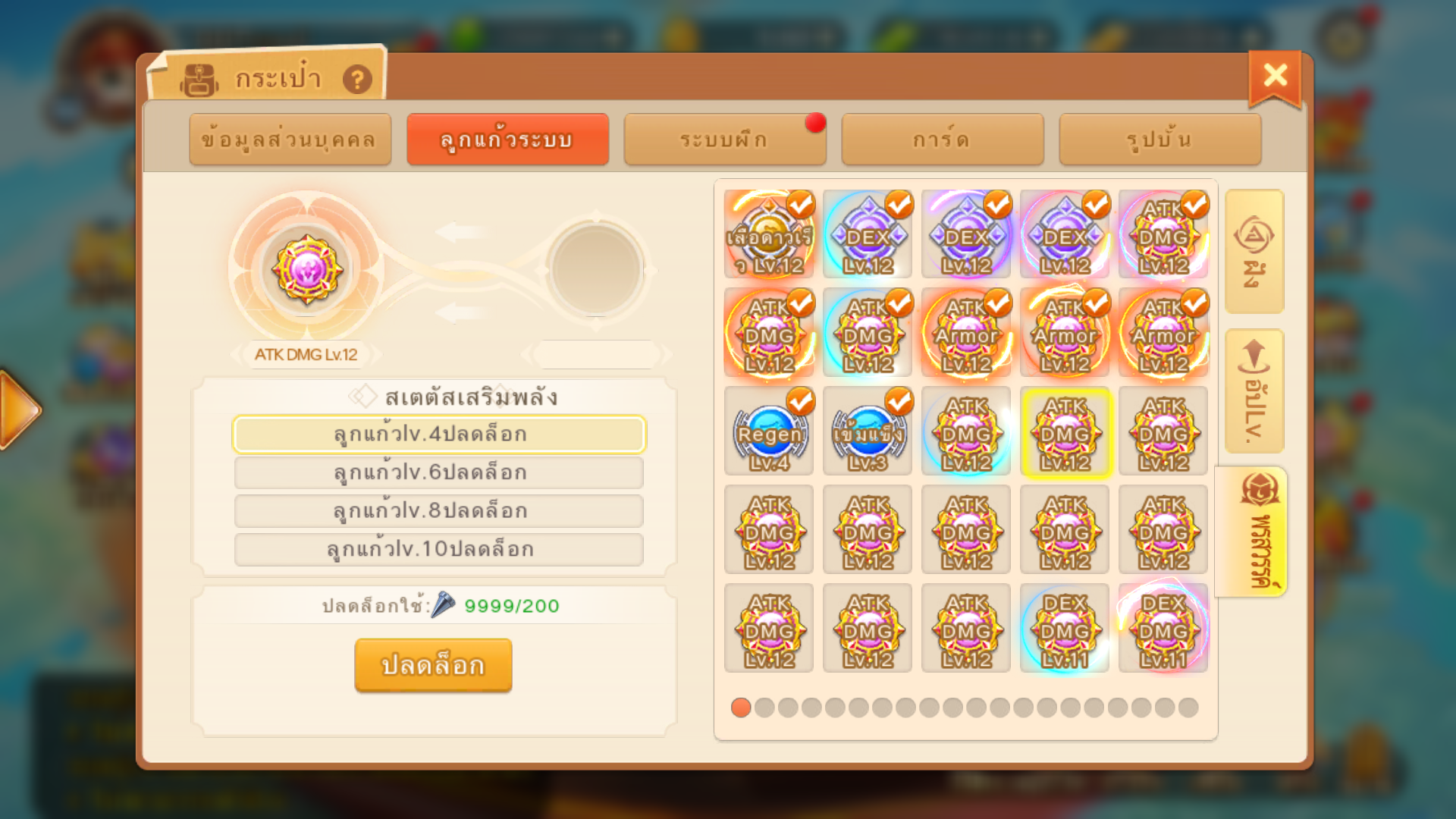This screenshot has width=1456, height=819.
Task: Switch to the การ์ด tab
Action: tap(942, 140)
